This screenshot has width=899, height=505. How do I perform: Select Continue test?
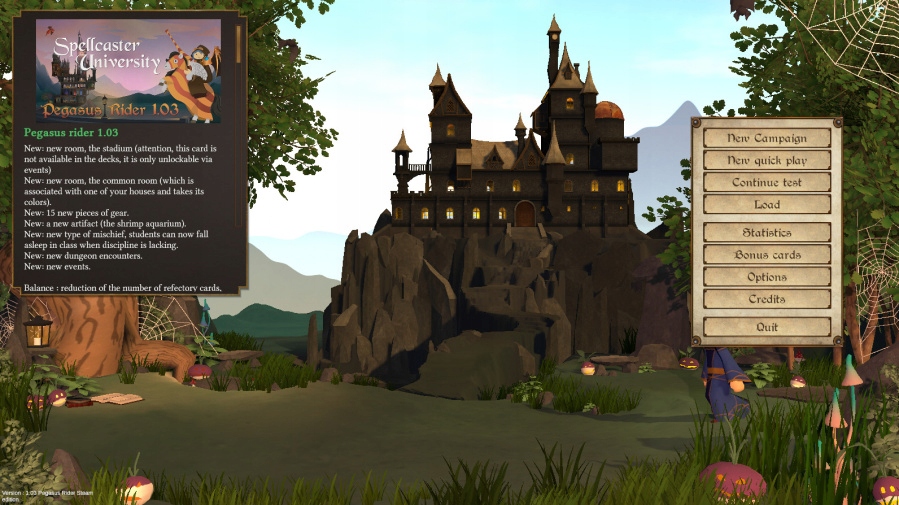pyautogui.click(x=767, y=182)
